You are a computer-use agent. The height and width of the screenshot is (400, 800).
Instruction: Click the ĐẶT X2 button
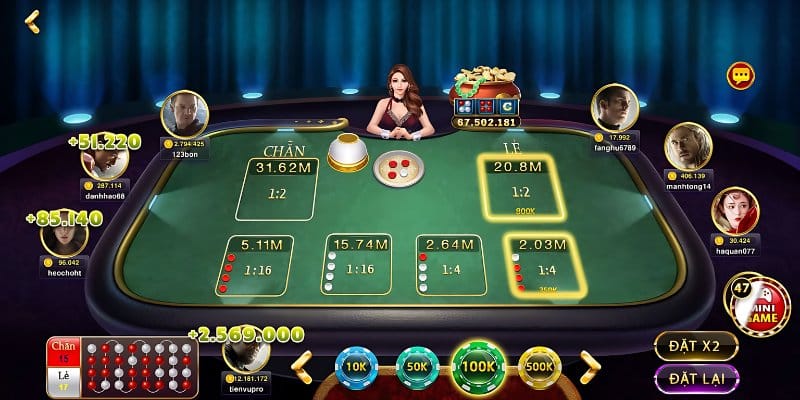(x=696, y=346)
